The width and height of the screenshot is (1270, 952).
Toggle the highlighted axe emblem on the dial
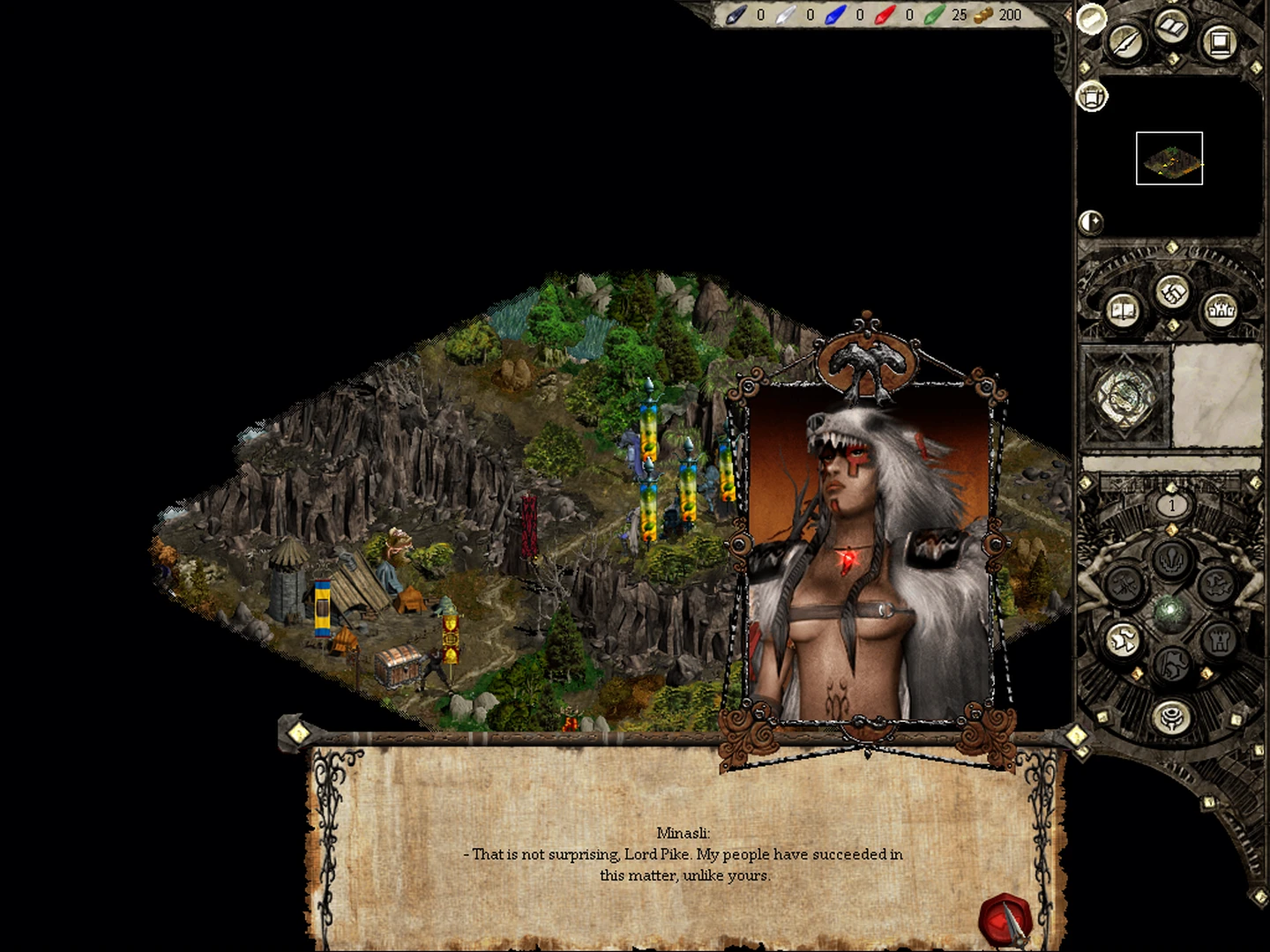click(x=1124, y=637)
